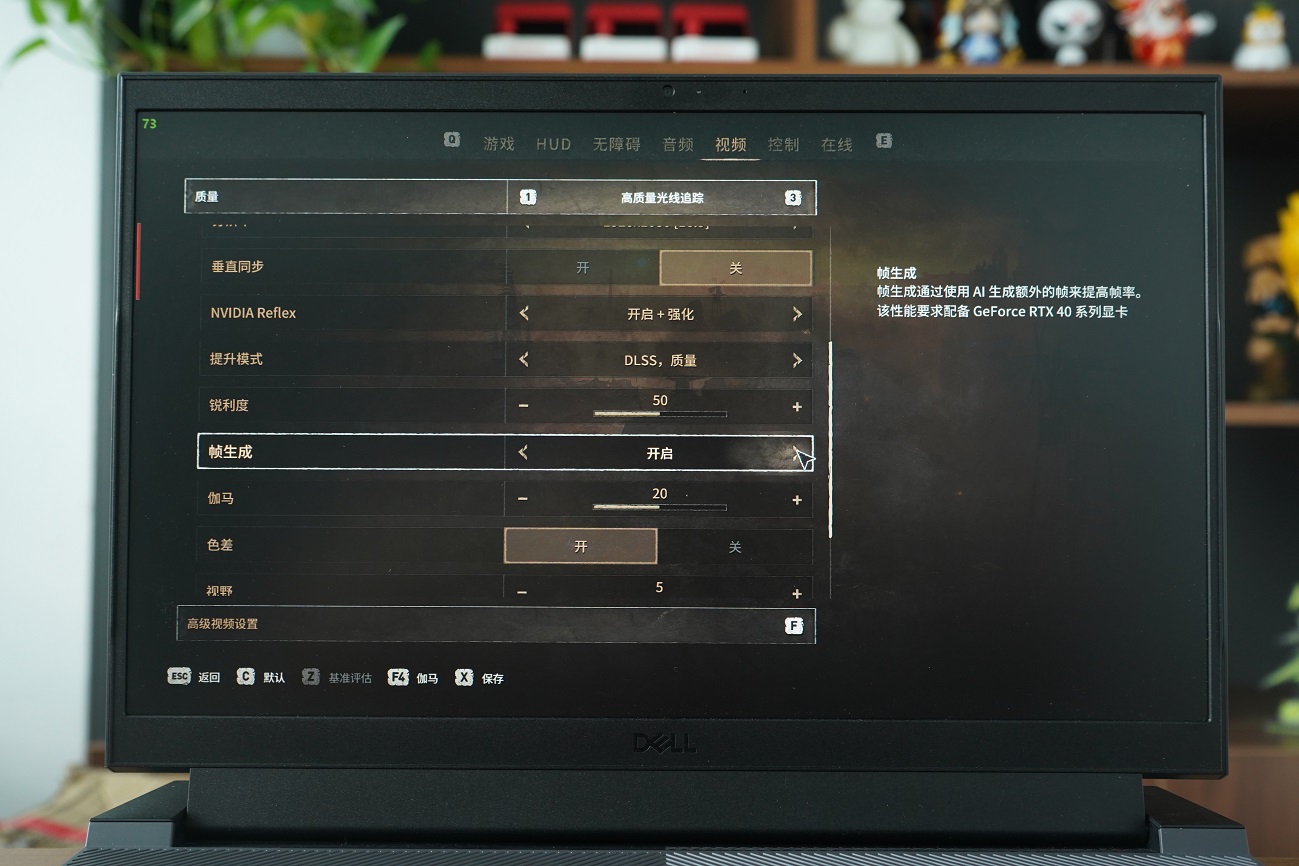Click the plus stepper on the 视野 row
This screenshot has height=866, width=1299.
[797, 591]
